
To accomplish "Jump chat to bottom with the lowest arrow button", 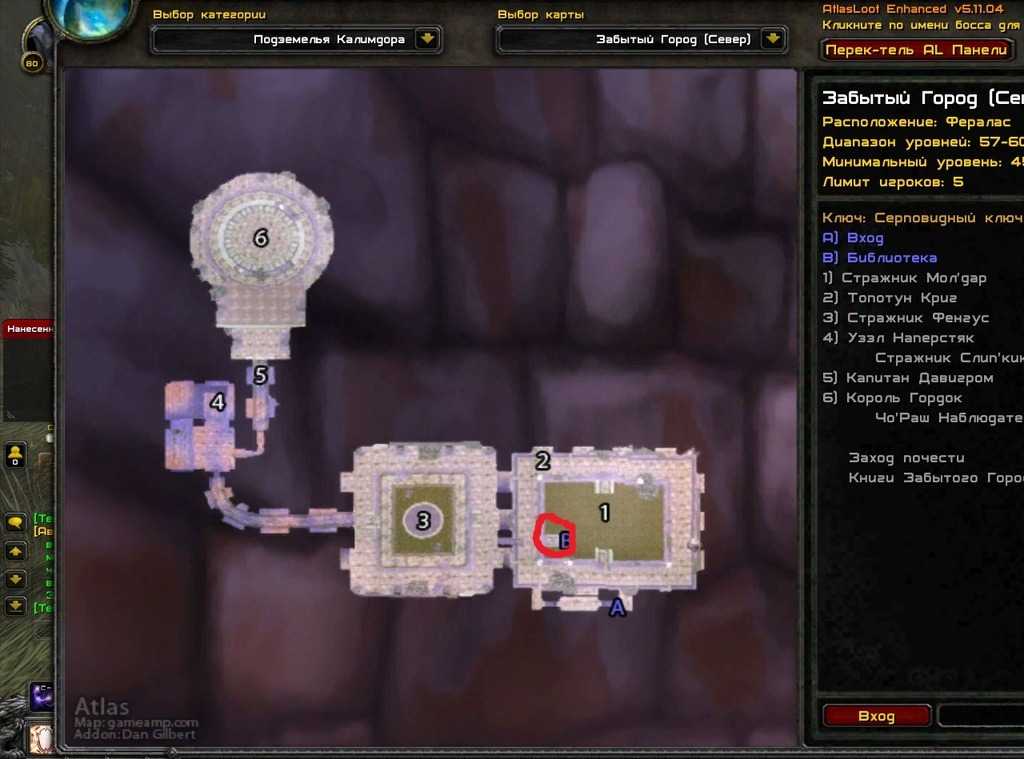I will [x=16, y=605].
